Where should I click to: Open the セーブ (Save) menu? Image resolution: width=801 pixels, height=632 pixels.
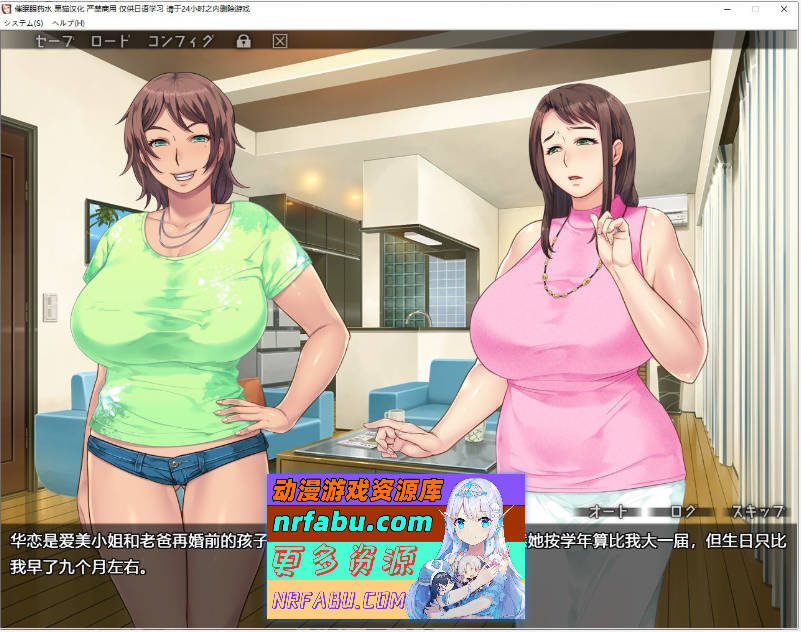pyautogui.click(x=54, y=41)
